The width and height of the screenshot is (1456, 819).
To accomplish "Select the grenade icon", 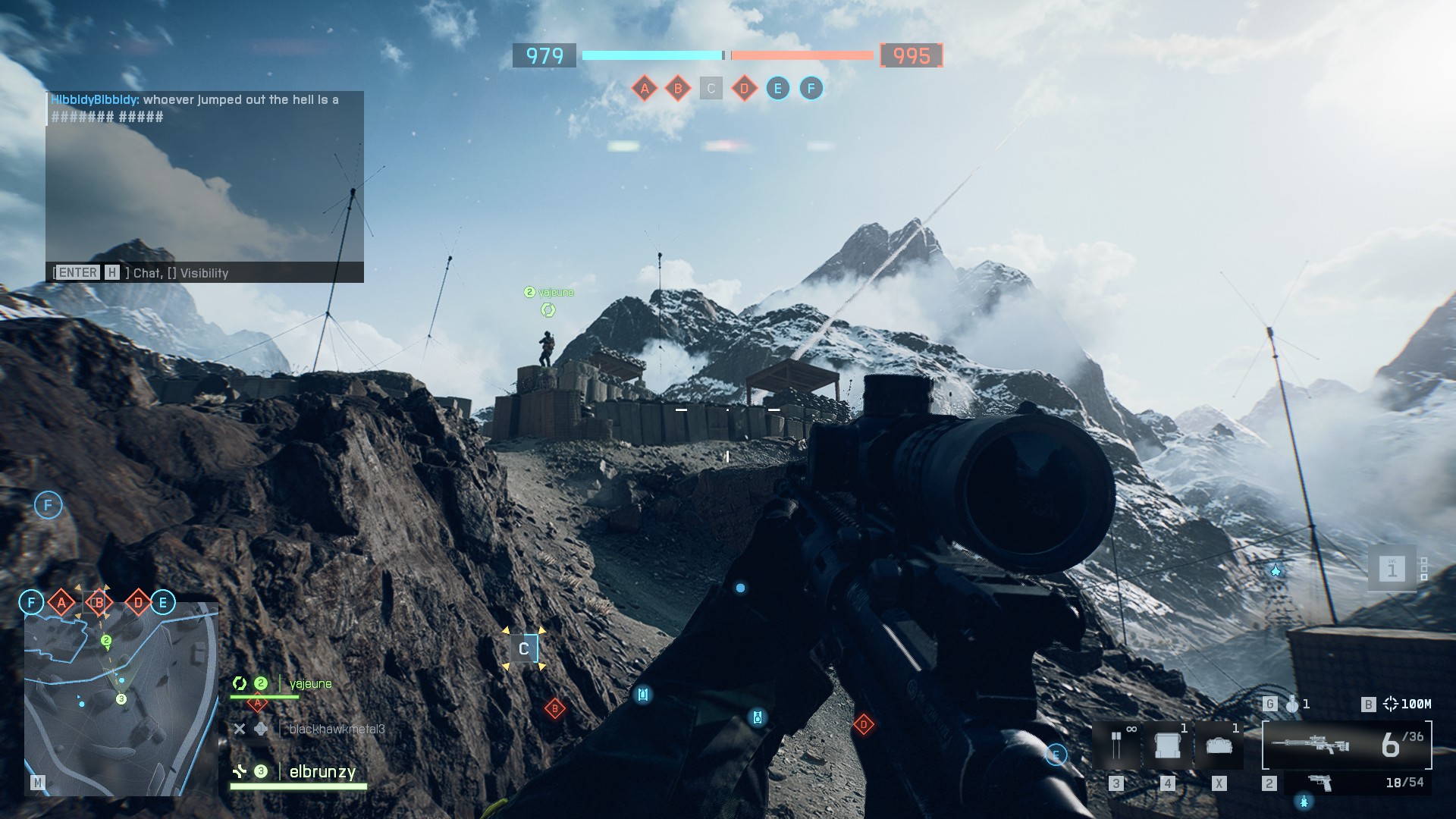I will [x=1292, y=704].
